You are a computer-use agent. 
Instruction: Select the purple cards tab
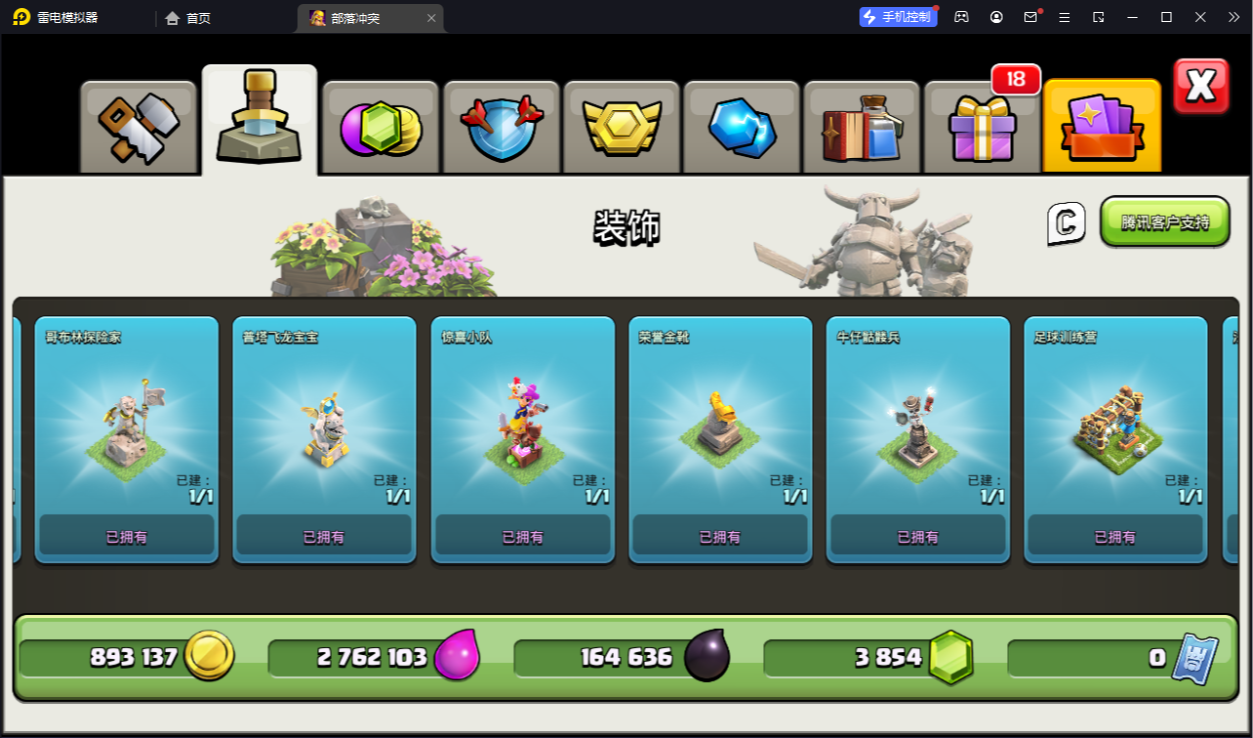pyautogui.click(x=1101, y=127)
